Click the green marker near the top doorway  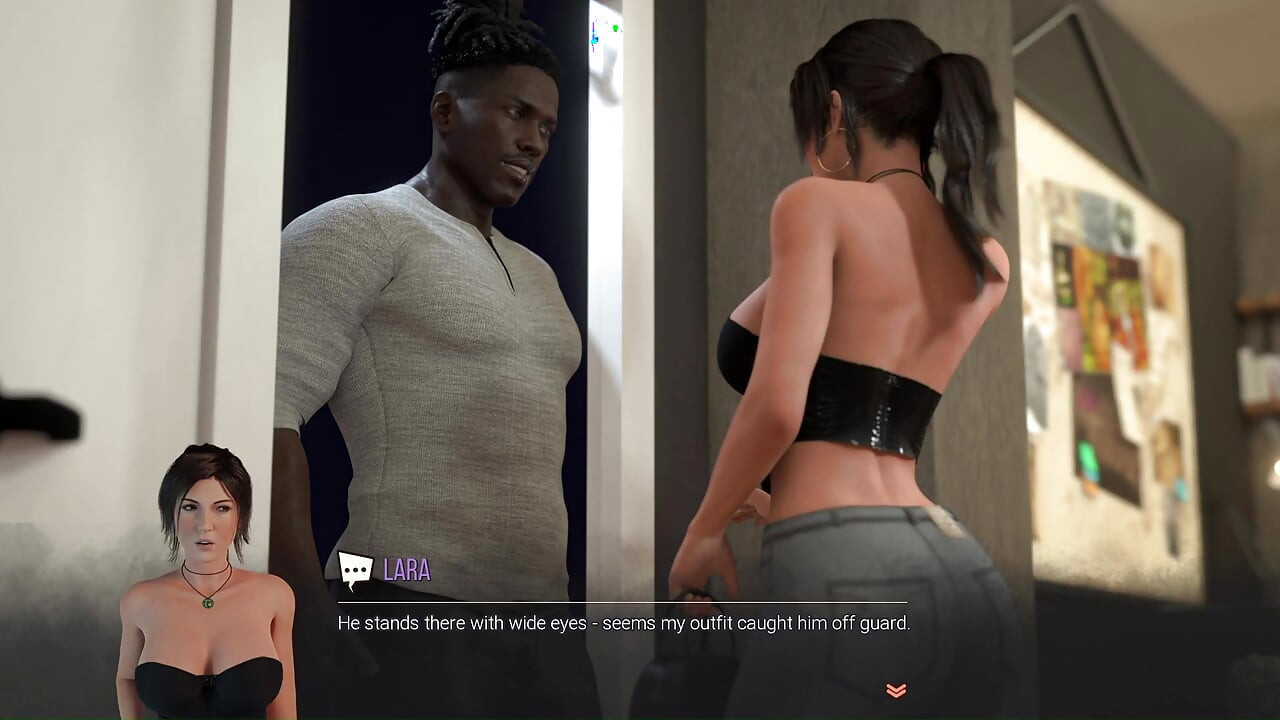615,28
